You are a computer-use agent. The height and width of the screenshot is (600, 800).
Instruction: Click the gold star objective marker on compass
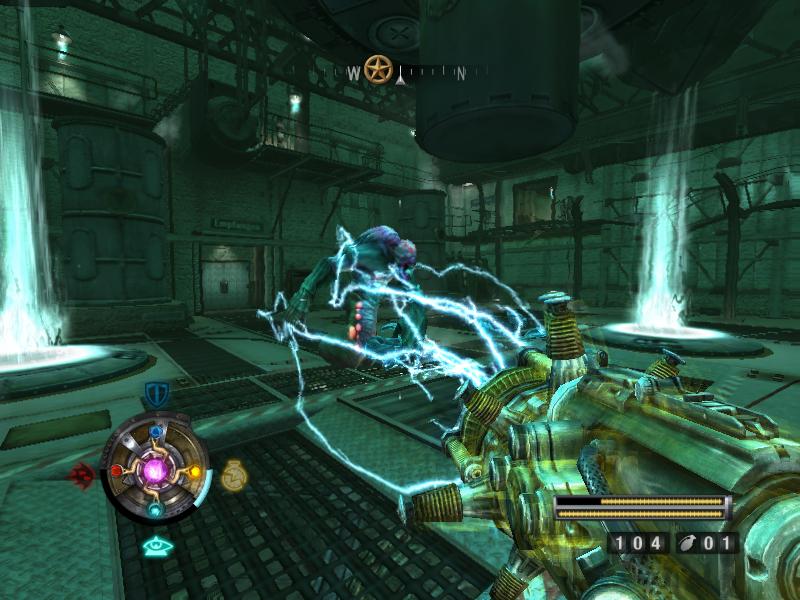click(x=377, y=69)
